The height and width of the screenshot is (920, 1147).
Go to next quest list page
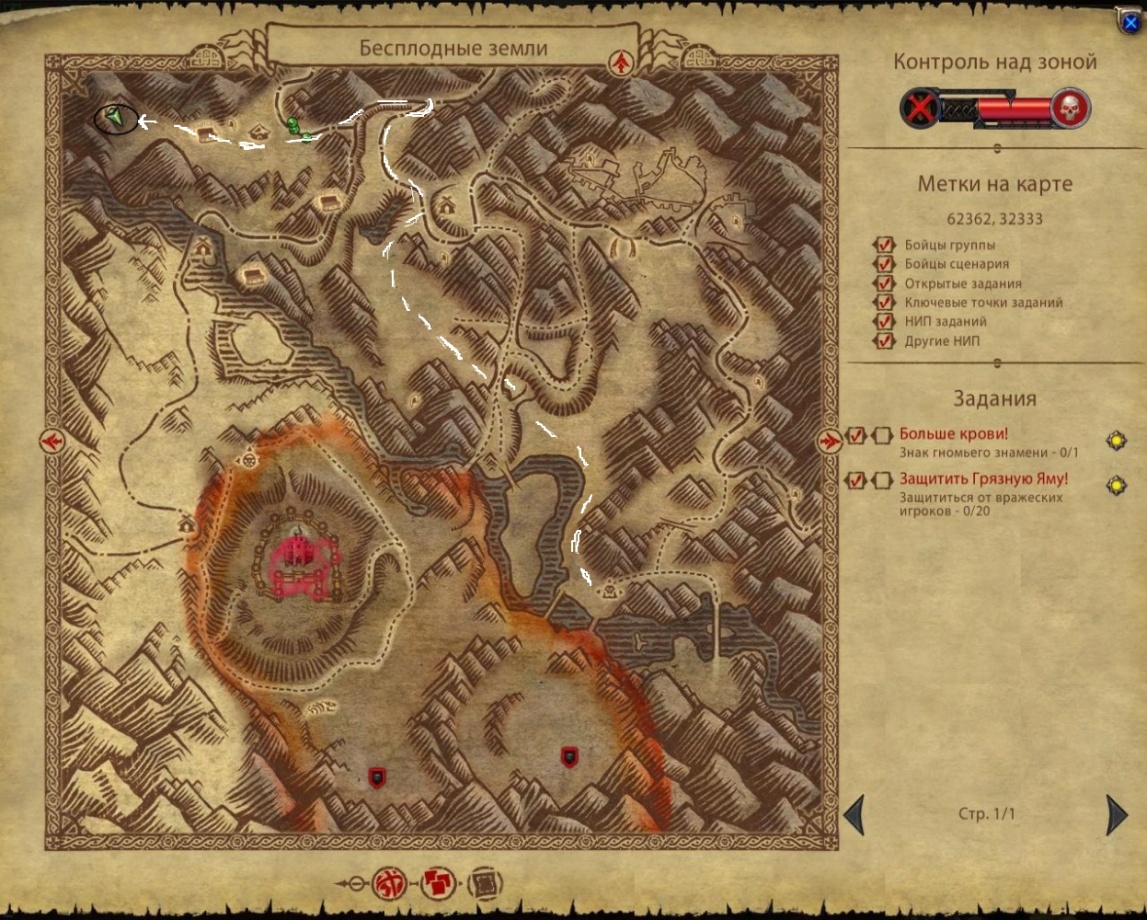1117,815
